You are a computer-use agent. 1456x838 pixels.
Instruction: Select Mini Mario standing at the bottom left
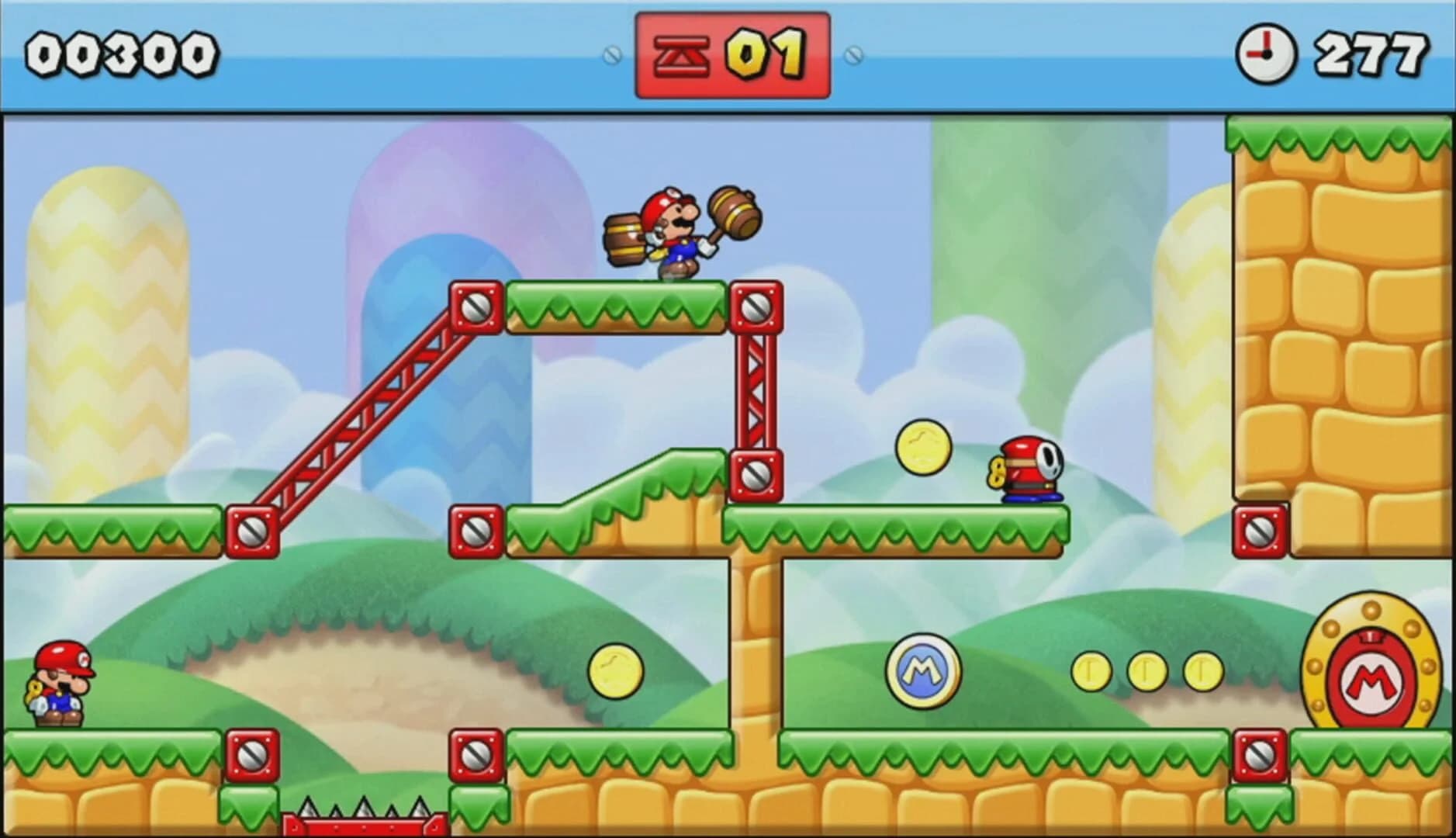click(x=58, y=683)
